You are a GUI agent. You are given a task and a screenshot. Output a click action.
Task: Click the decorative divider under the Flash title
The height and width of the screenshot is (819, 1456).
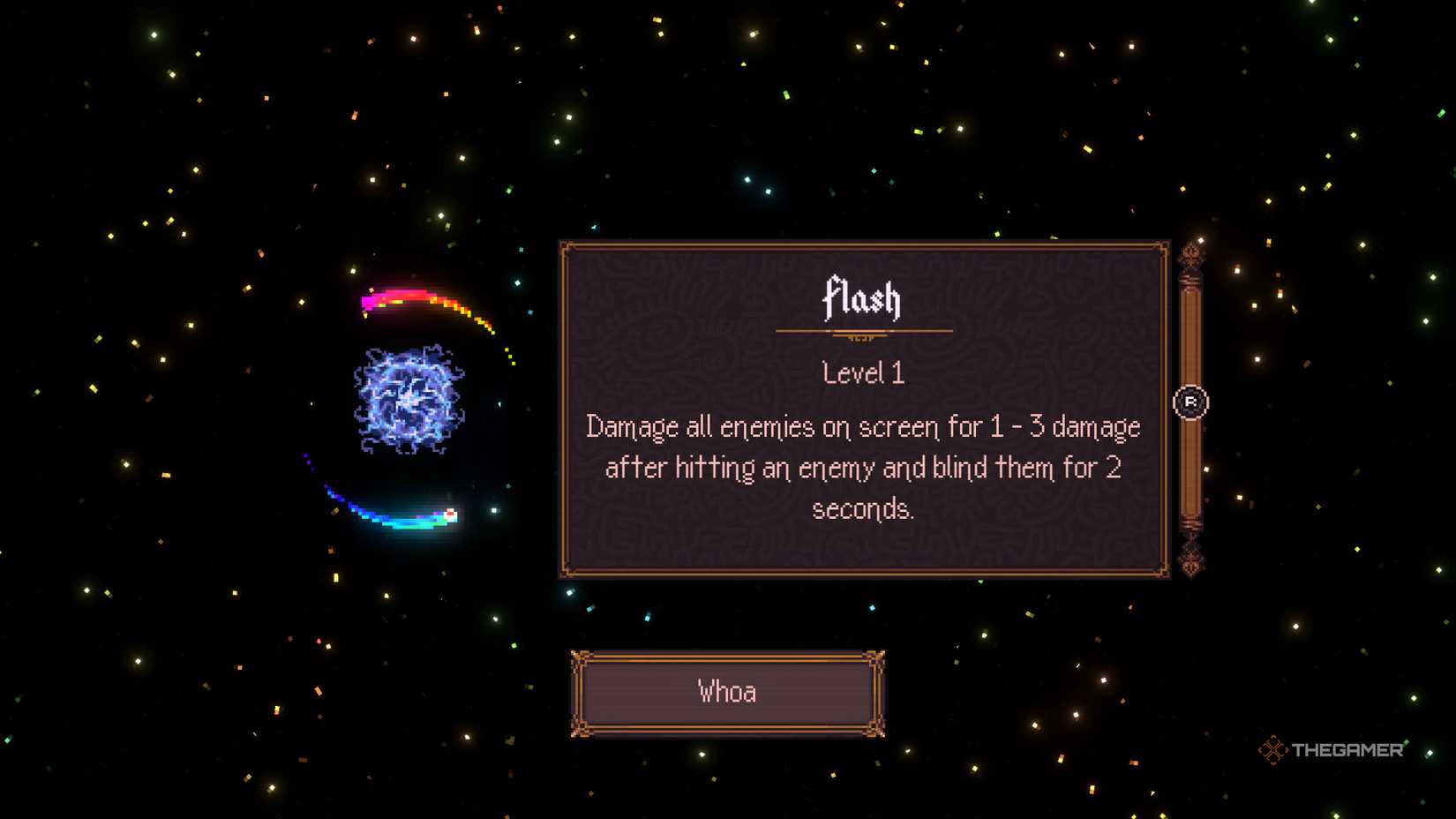862,331
